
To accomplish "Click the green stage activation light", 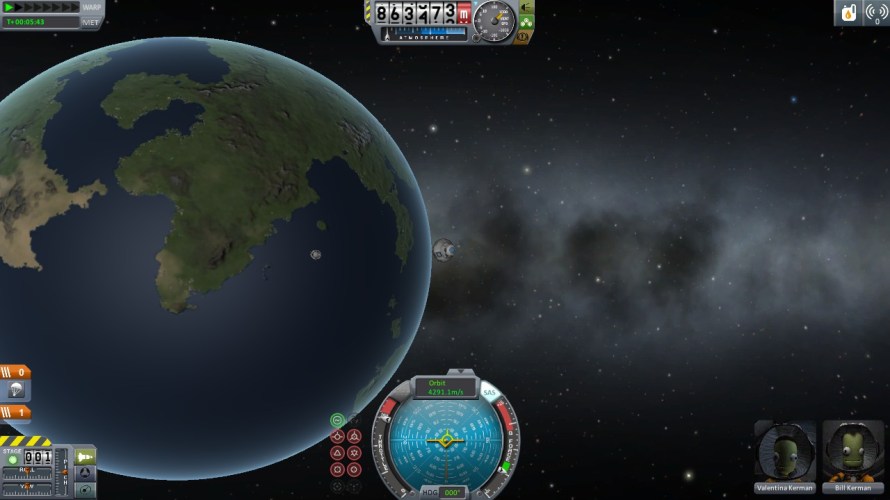I will pos(13,459).
